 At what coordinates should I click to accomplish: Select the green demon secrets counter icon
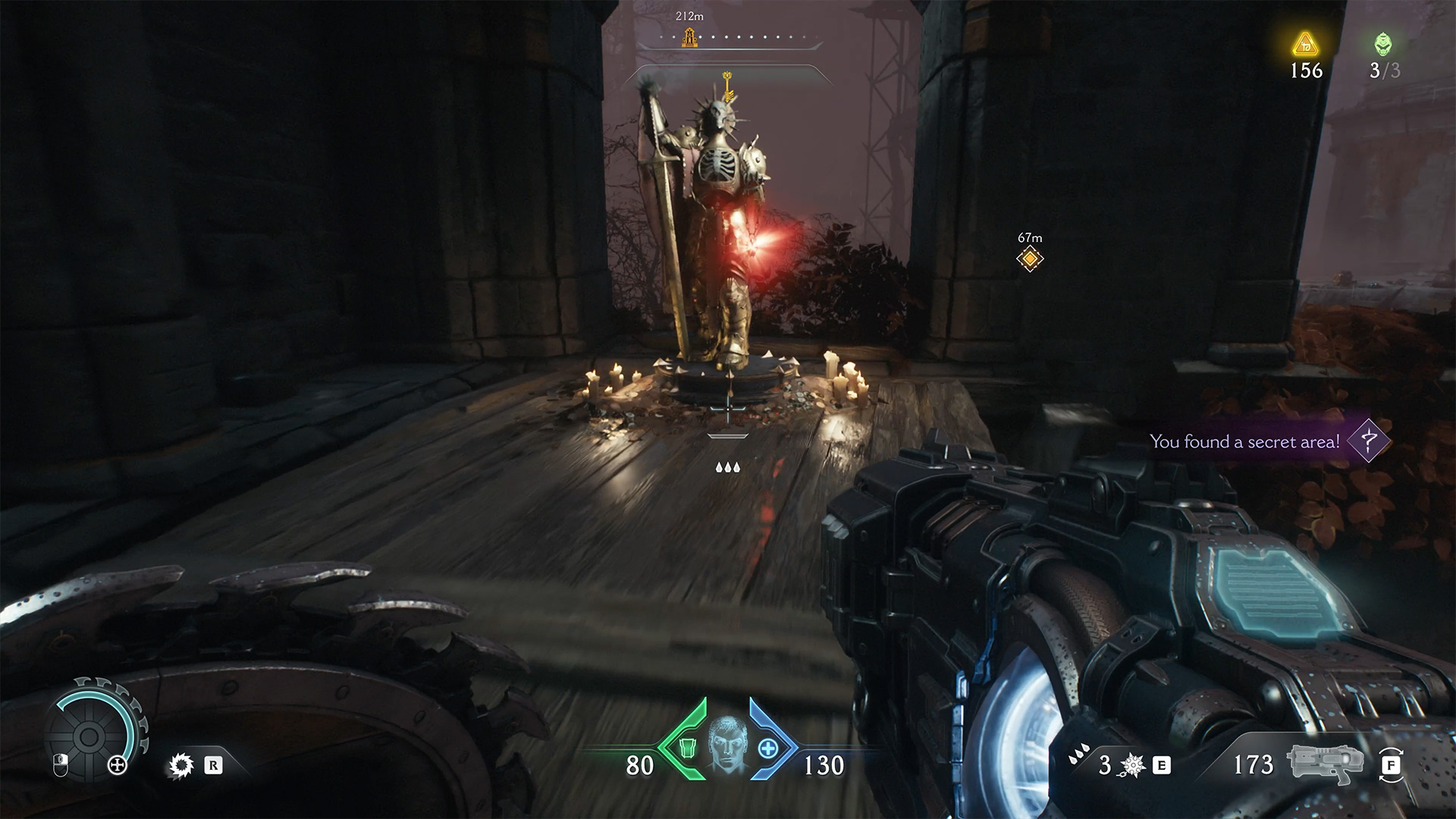point(1383,44)
